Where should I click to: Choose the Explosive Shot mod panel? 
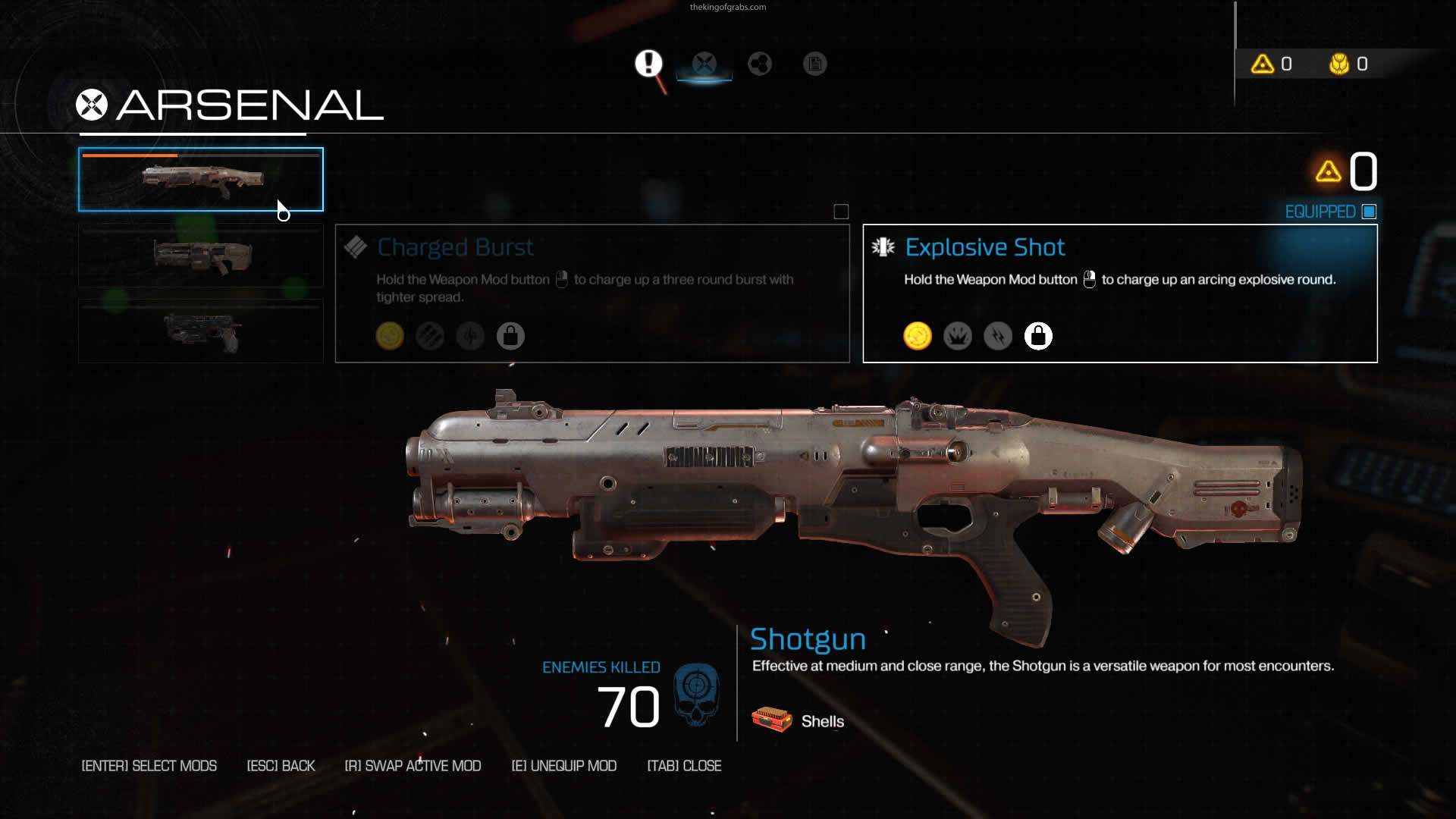pyautogui.click(x=1119, y=293)
